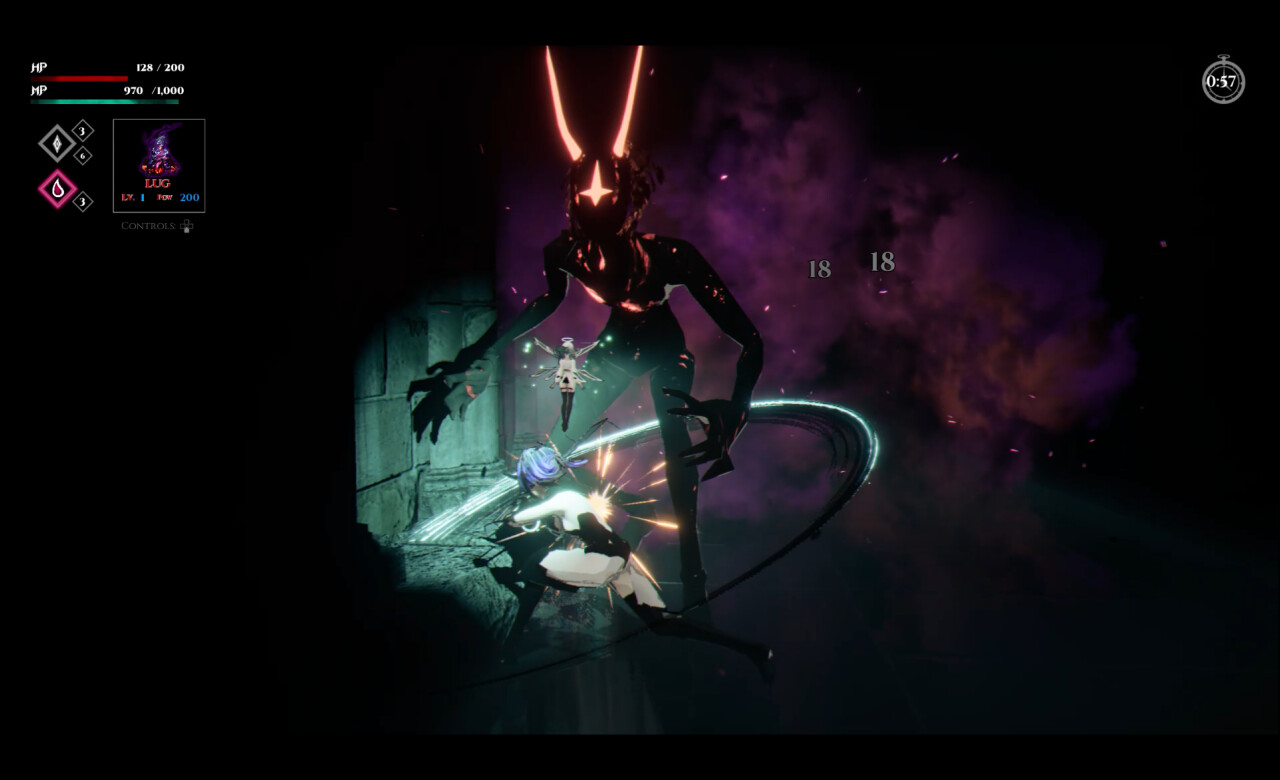The width and height of the screenshot is (1280, 780).
Task: Toggle the diamond skill slot active
Action: [55, 144]
